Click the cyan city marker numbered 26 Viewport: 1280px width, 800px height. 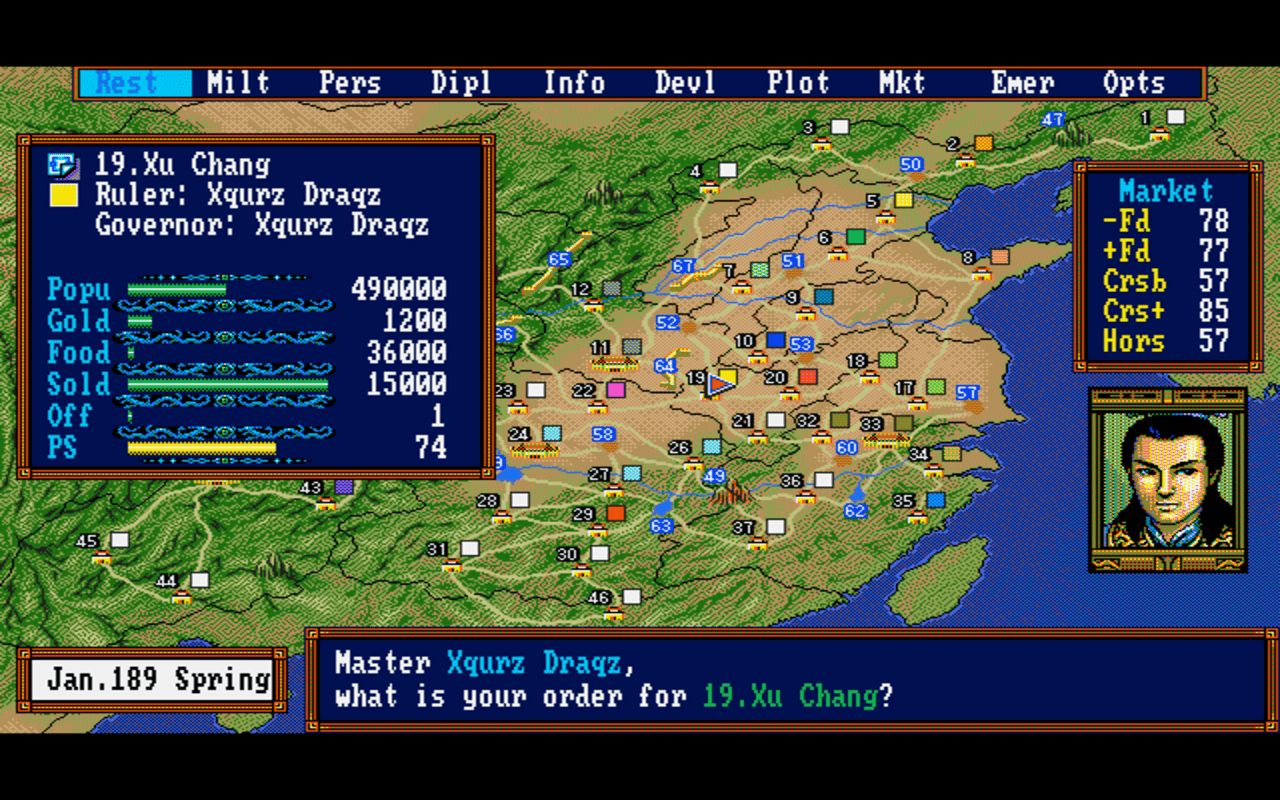(x=711, y=446)
